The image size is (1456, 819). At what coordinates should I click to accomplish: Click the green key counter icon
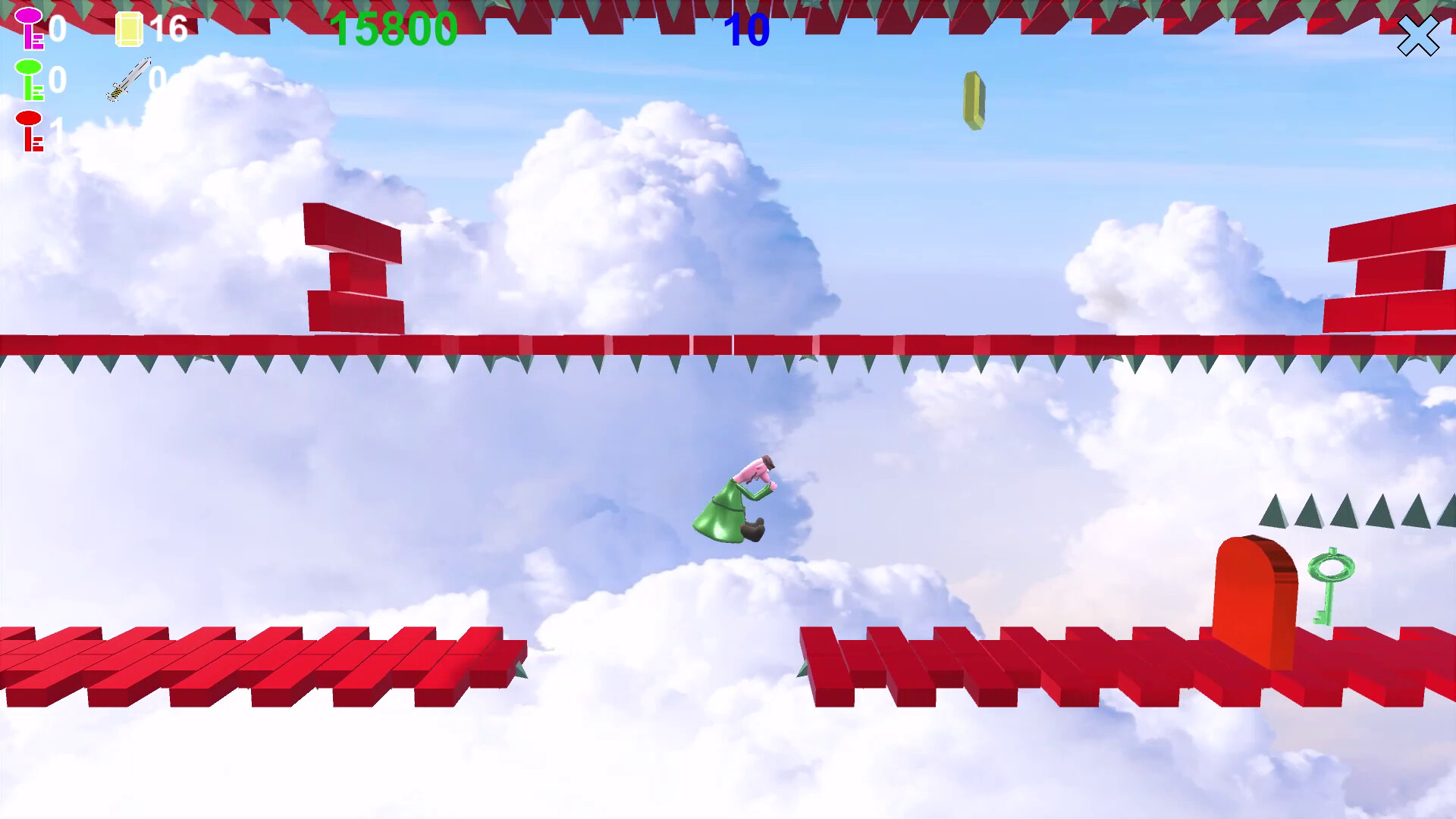[30, 78]
